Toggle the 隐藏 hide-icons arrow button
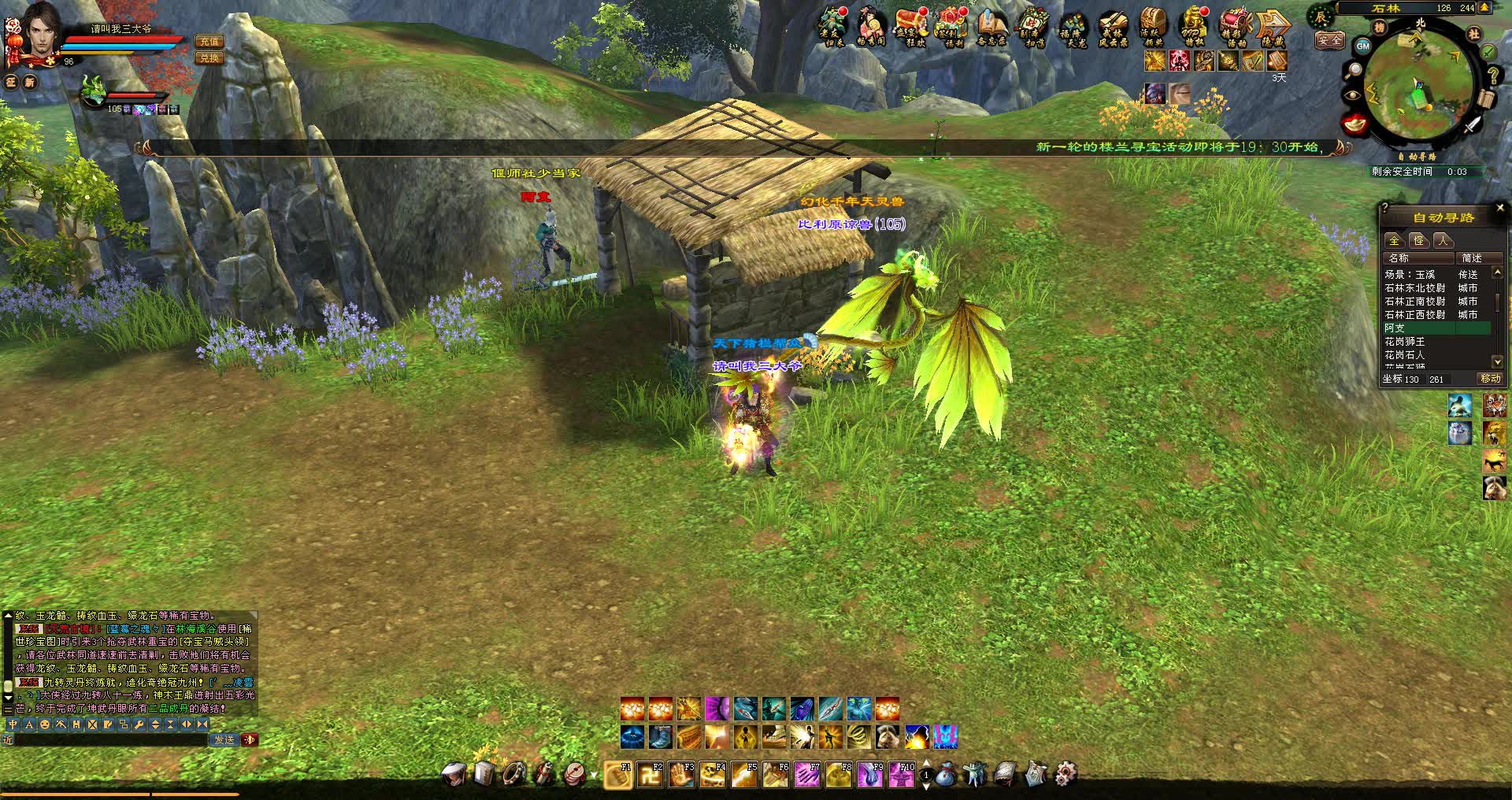This screenshot has height=800, width=1512. (1273, 28)
